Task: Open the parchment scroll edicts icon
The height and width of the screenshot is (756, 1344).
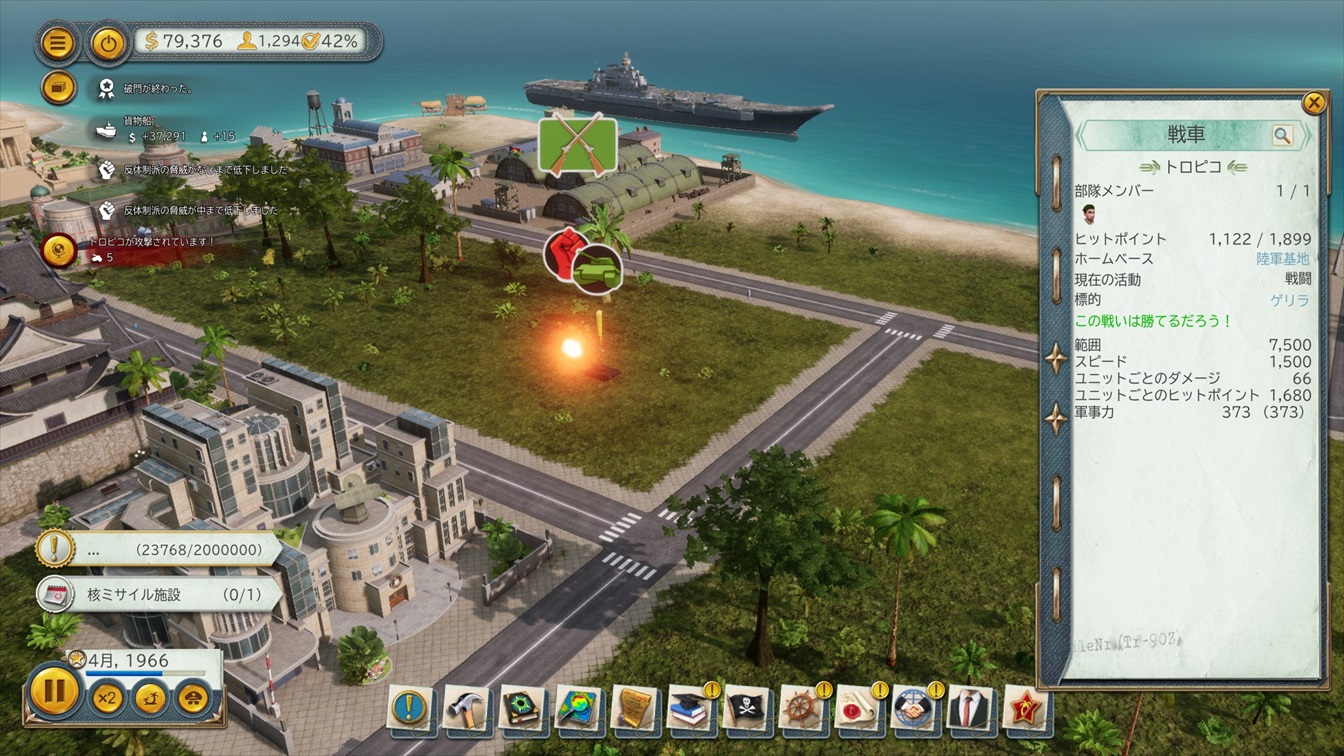Action: [x=633, y=709]
